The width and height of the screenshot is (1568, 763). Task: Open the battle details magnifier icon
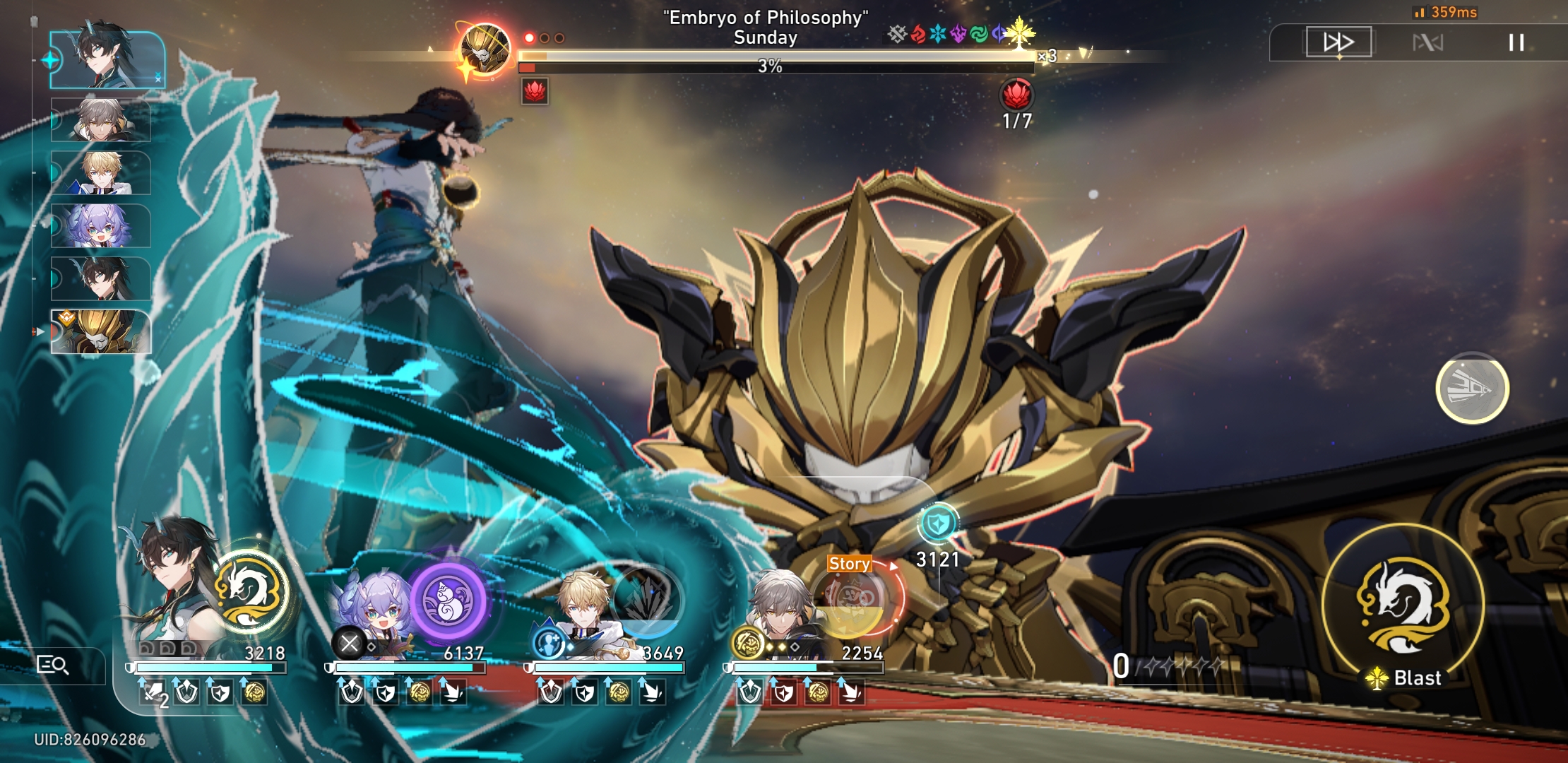(52, 665)
